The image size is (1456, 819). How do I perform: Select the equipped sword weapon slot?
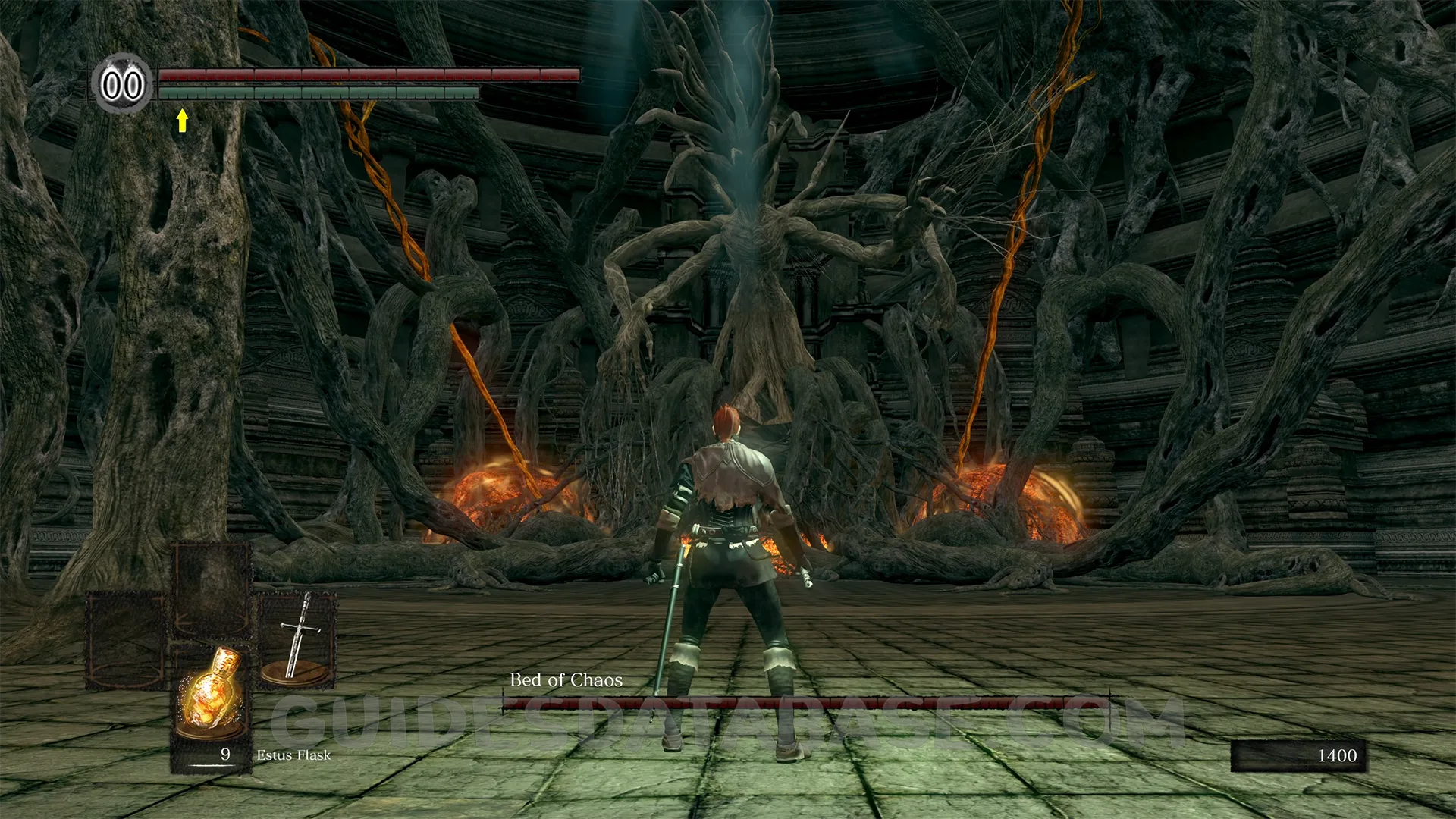tap(297, 639)
